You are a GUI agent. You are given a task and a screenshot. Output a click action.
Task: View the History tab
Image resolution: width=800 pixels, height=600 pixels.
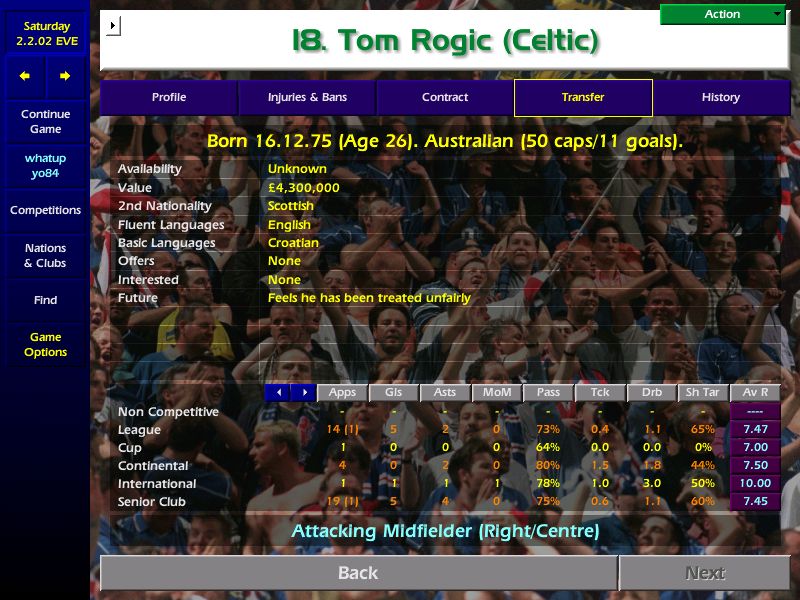pyautogui.click(x=720, y=98)
